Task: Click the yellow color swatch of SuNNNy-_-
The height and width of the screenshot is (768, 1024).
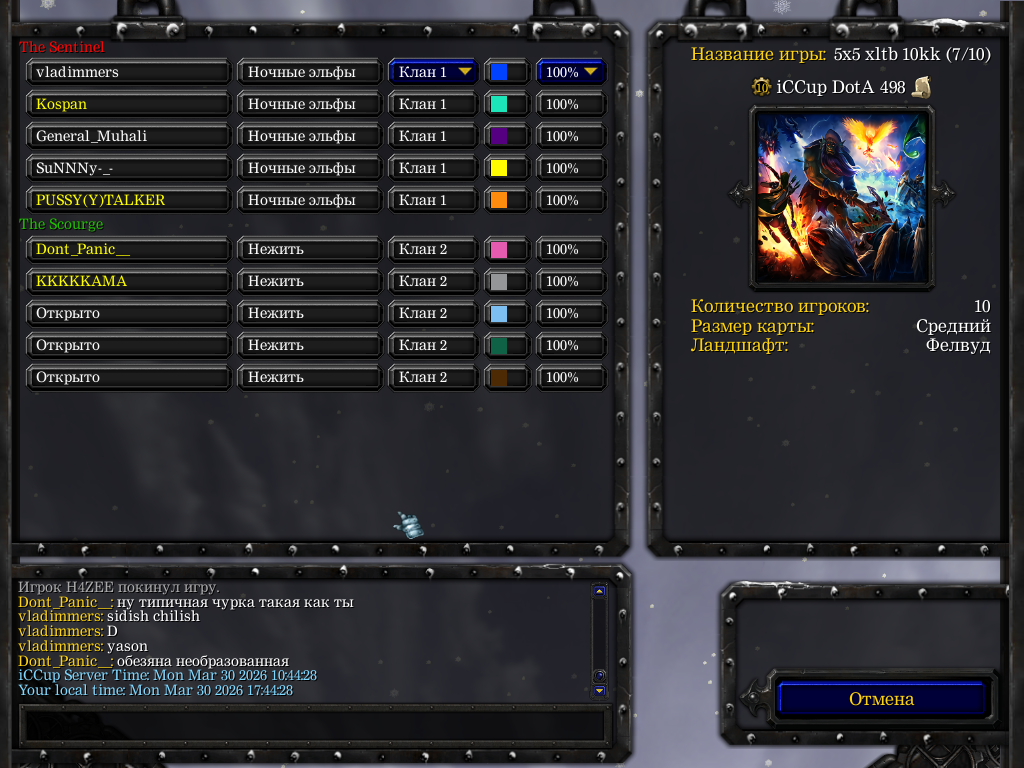Action: click(498, 168)
